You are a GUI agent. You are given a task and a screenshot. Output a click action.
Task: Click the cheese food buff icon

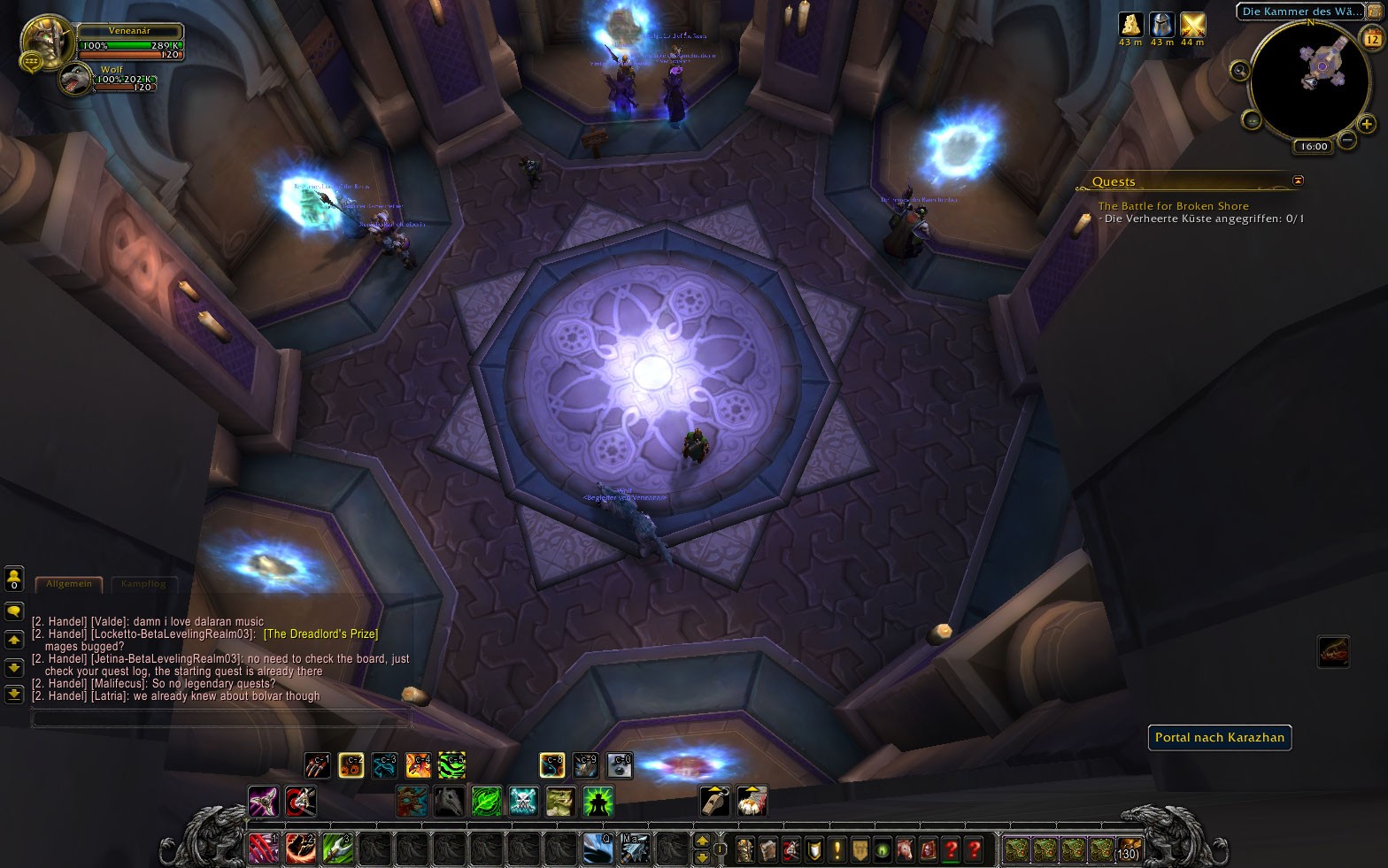coord(1130,25)
